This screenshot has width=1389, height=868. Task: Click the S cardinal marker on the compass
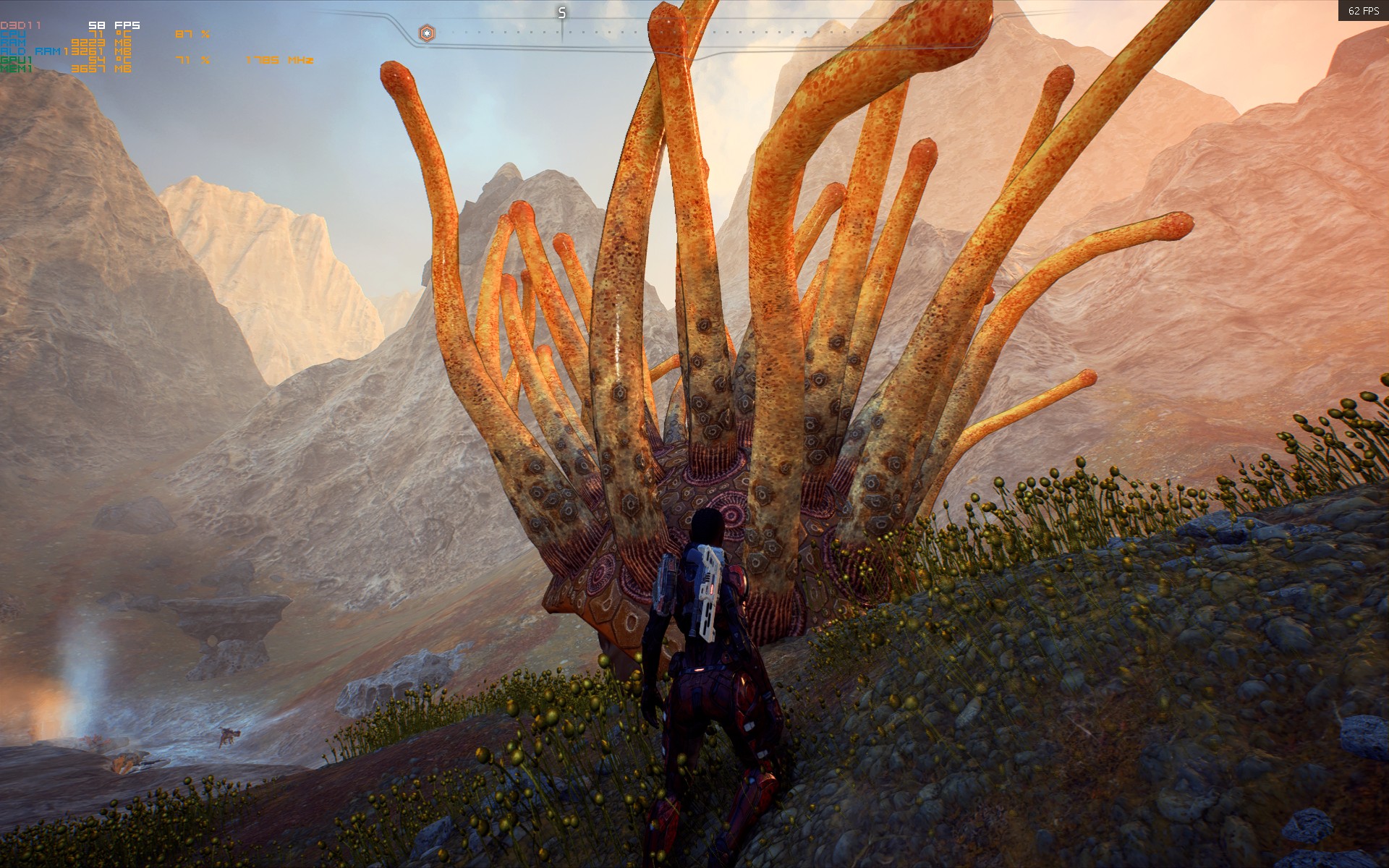pos(561,11)
